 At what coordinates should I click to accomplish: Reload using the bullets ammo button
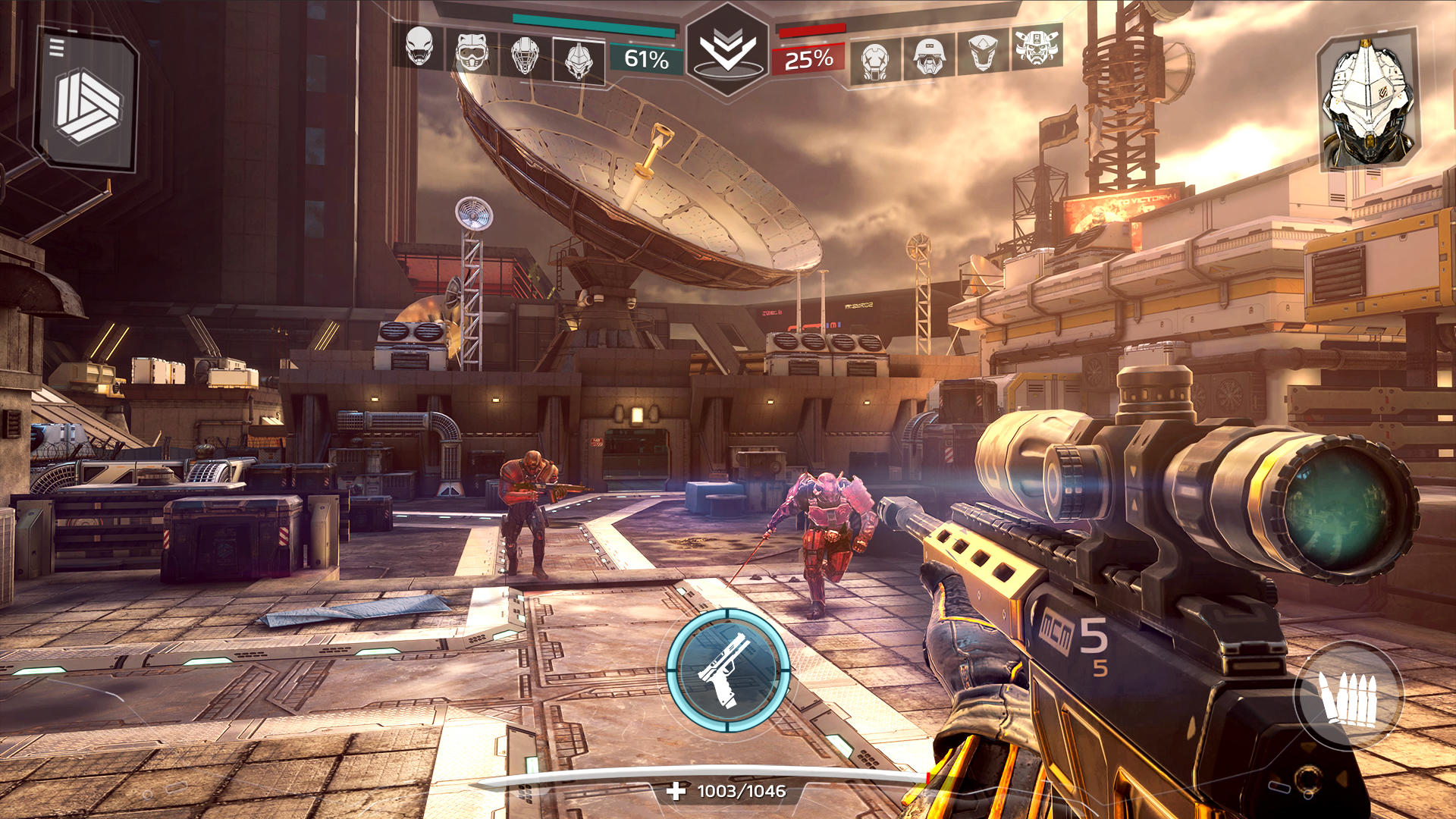point(1349,696)
